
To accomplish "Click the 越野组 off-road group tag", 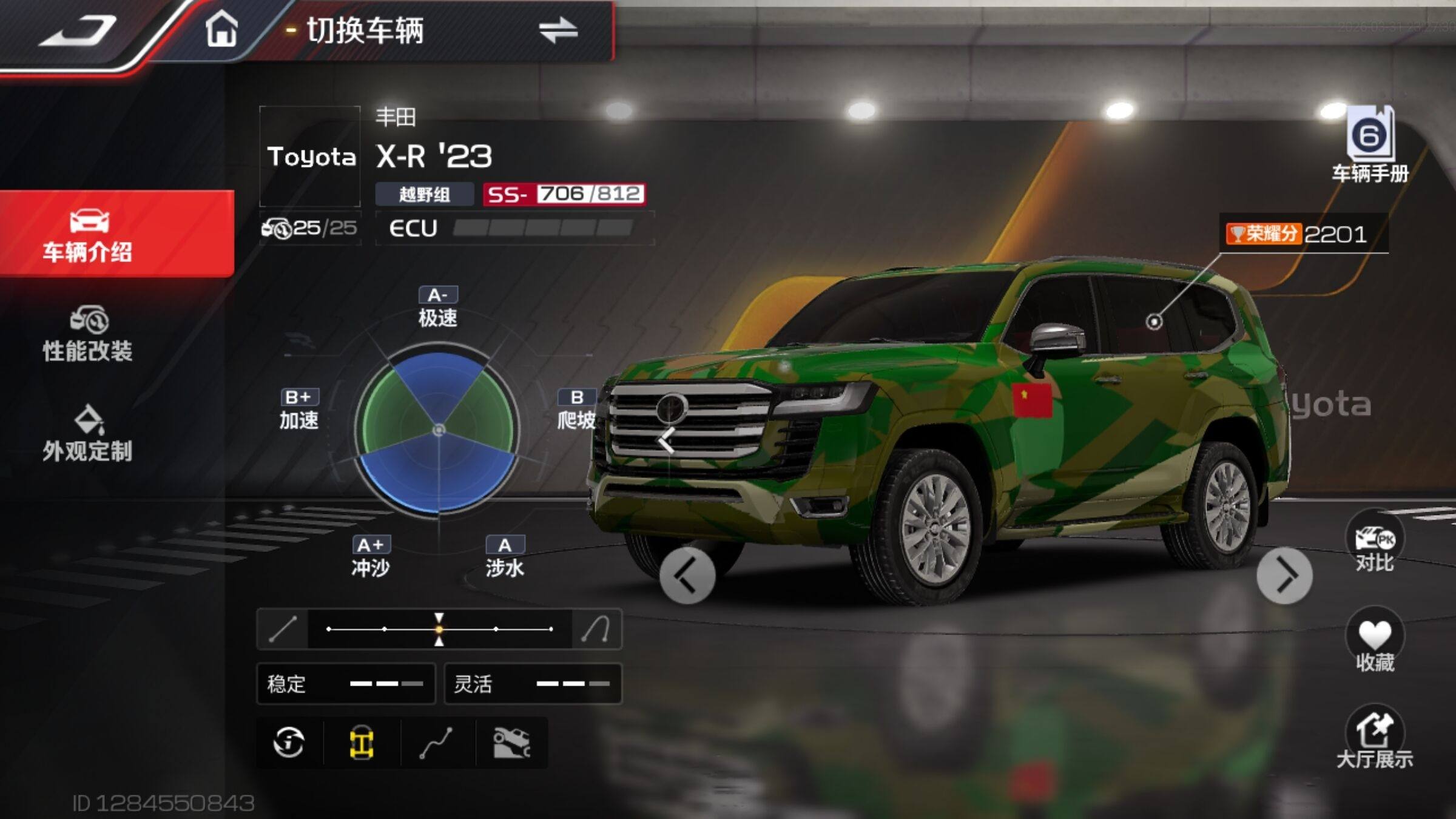I will click(x=424, y=194).
